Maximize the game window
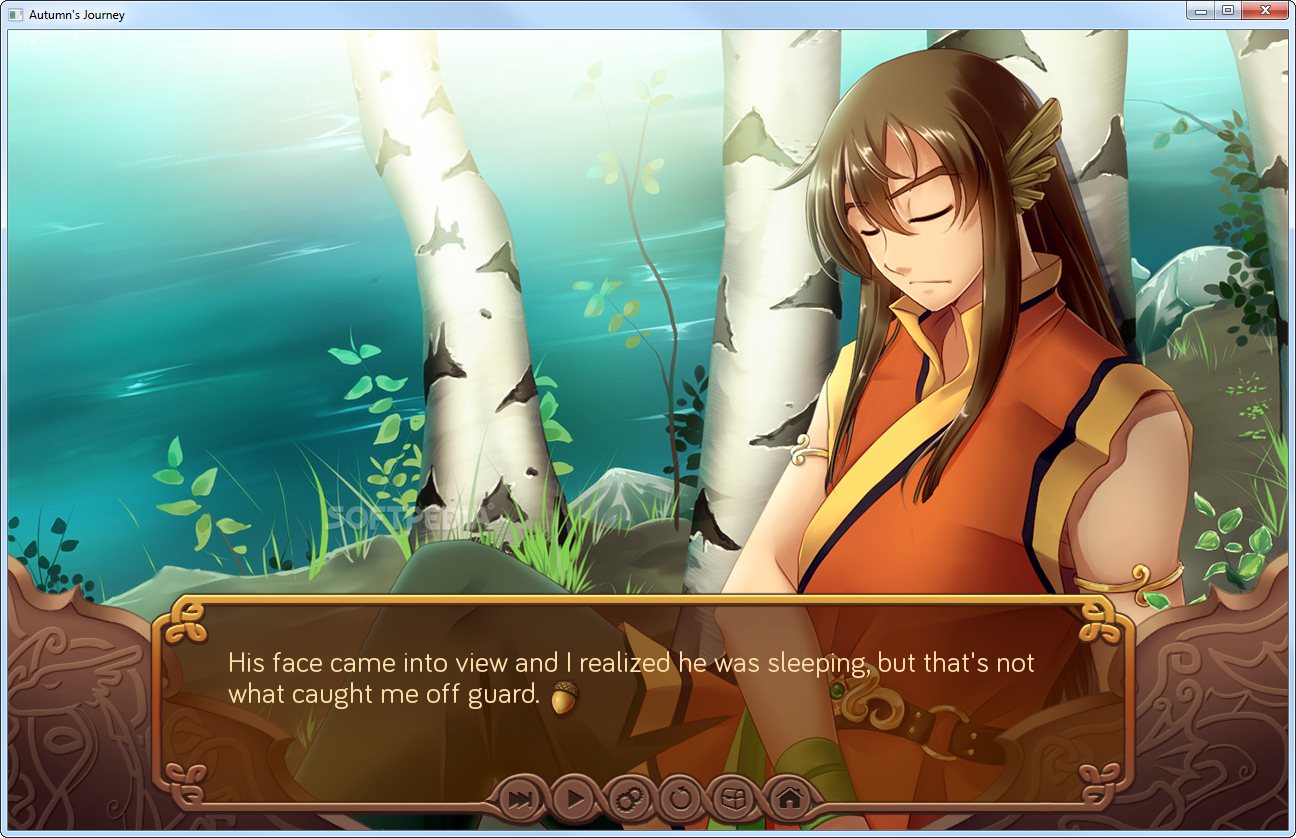Screen dimensions: 1296x838 point(1227,11)
